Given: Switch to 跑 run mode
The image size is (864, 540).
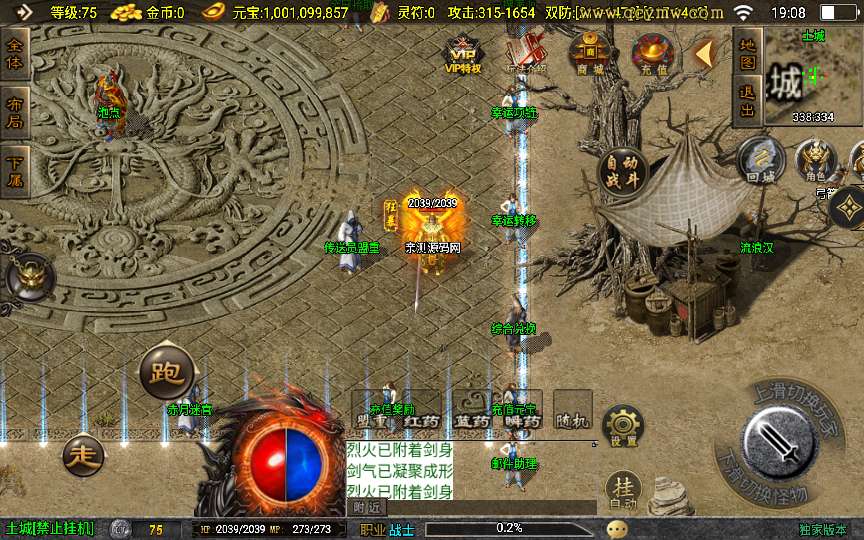Looking at the screenshot, I should [x=165, y=372].
